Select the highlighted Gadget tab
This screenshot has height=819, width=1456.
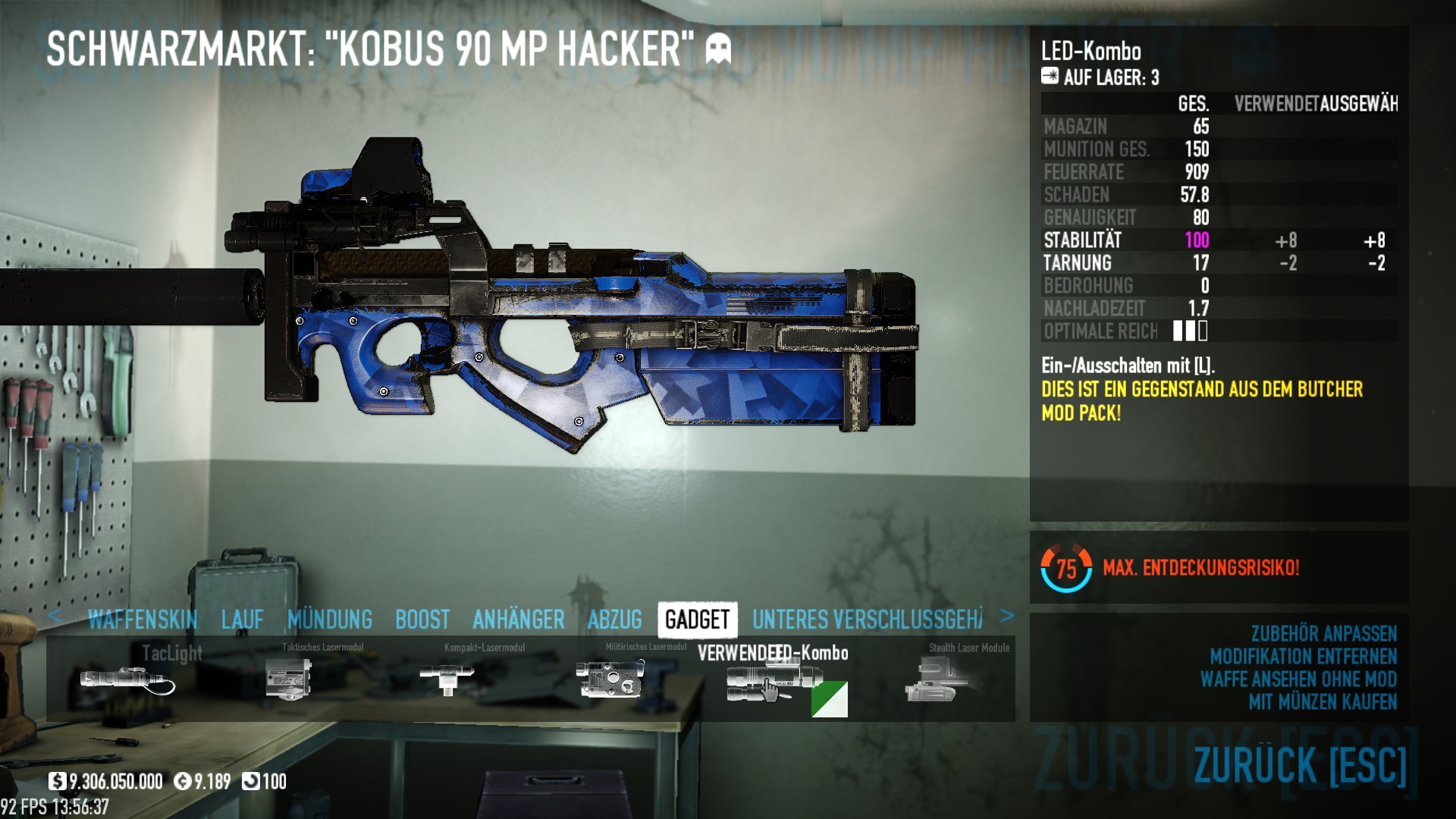pyautogui.click(x=697, y=620)
